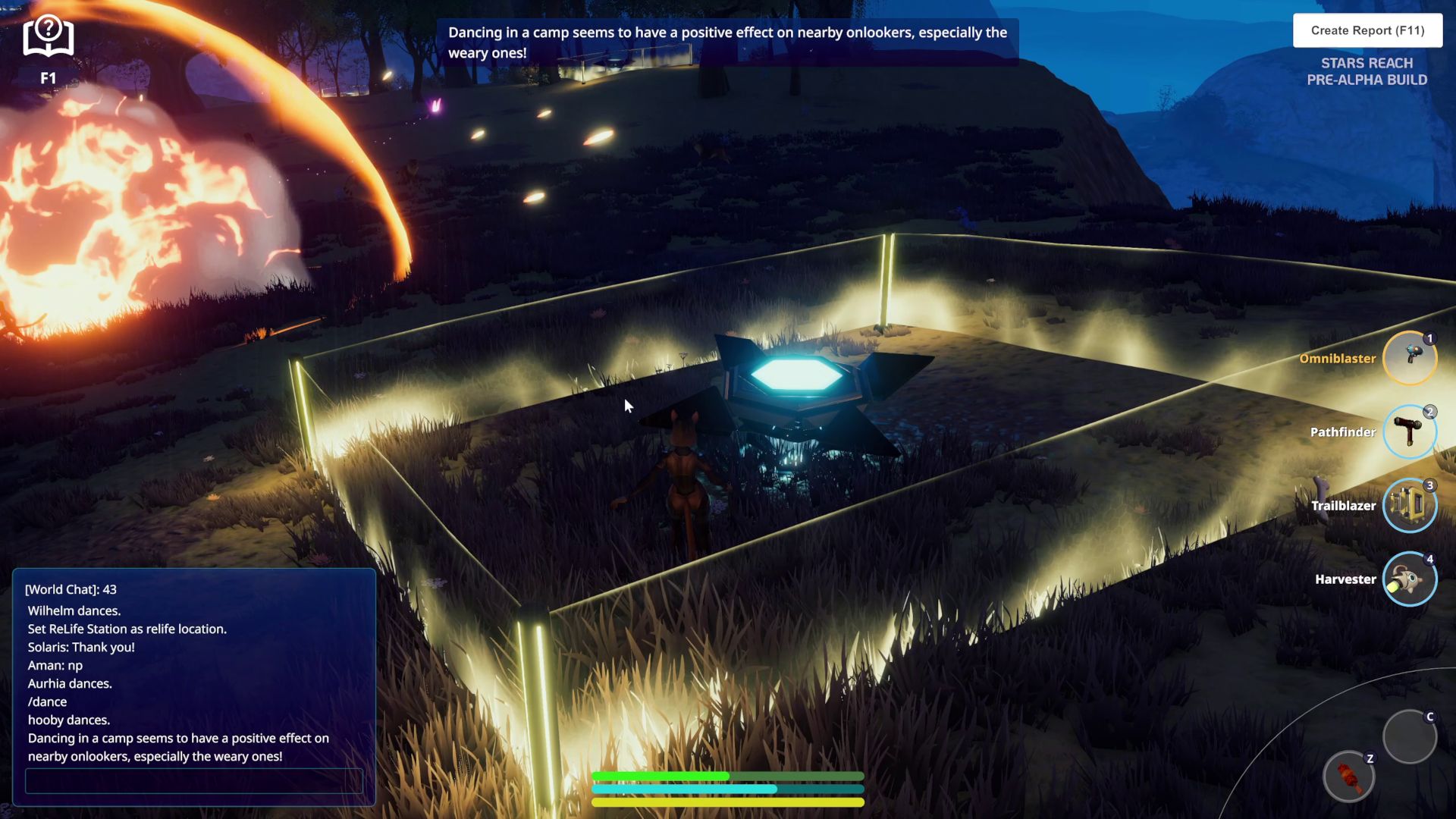The image size is (1456, 819).
Task: Activate the Harvester tool
Action: (x=1409, y=579)
